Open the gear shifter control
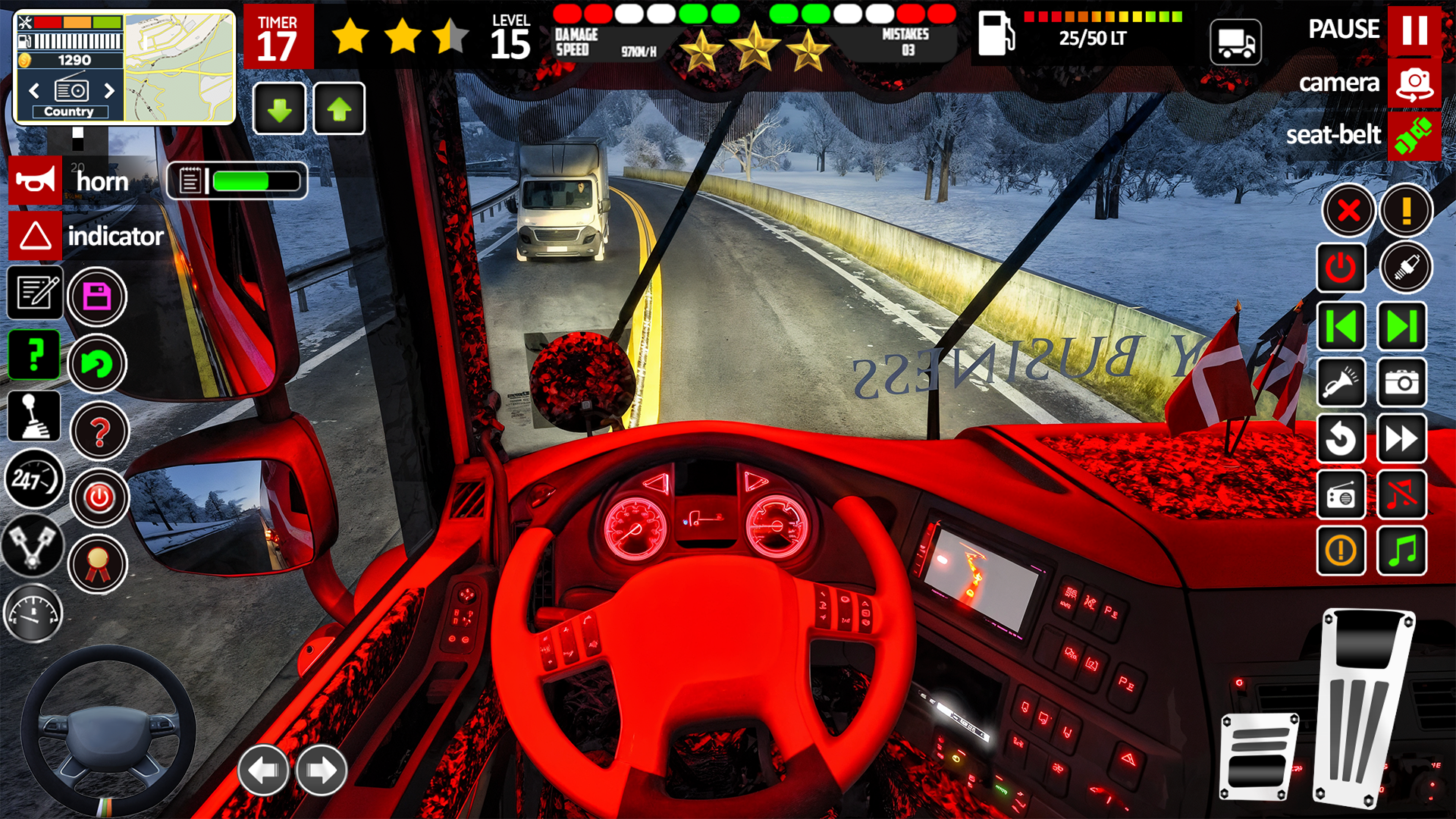 [34, 416]
